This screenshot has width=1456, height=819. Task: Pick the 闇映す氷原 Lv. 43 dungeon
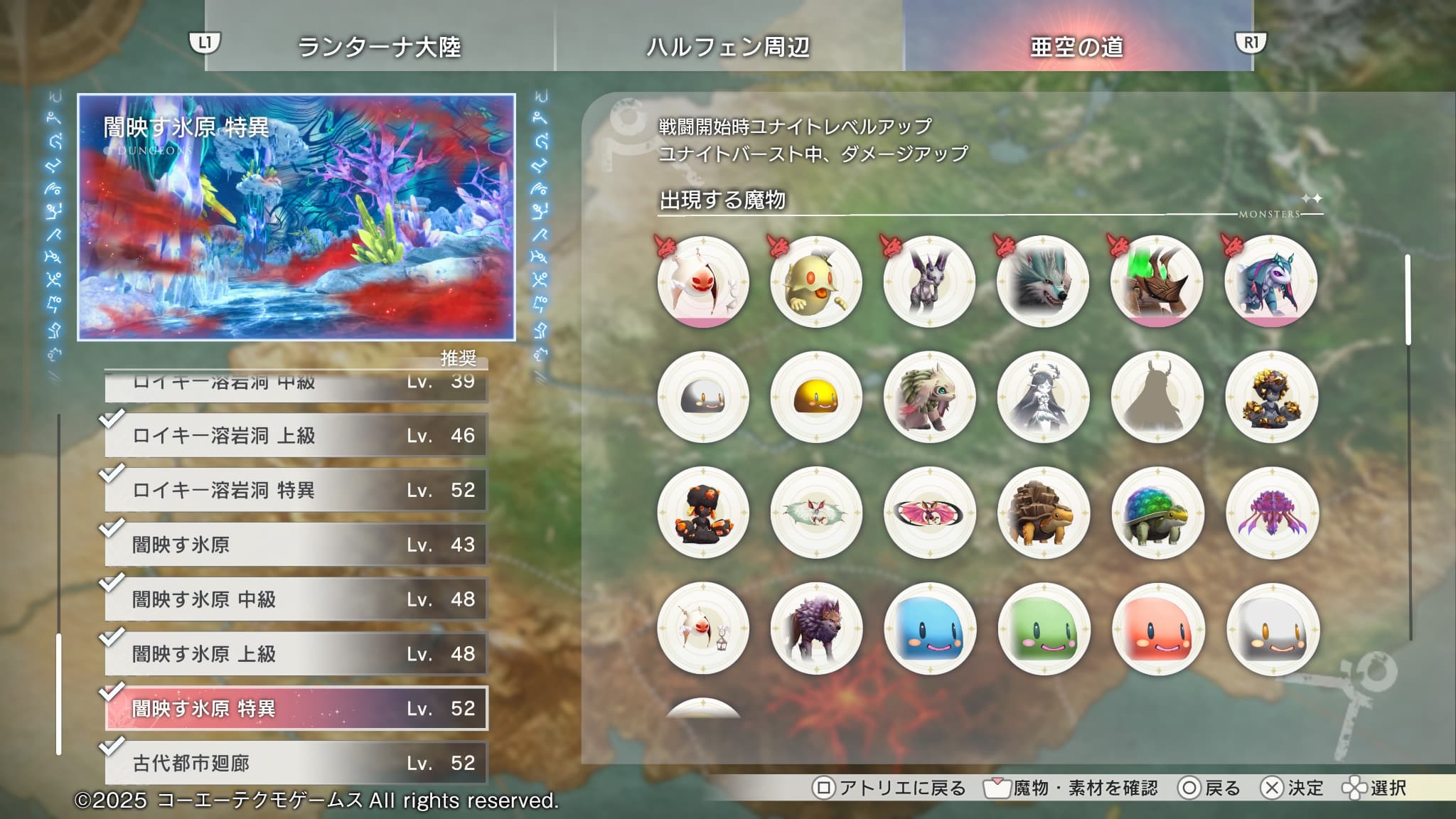[296, 545]
